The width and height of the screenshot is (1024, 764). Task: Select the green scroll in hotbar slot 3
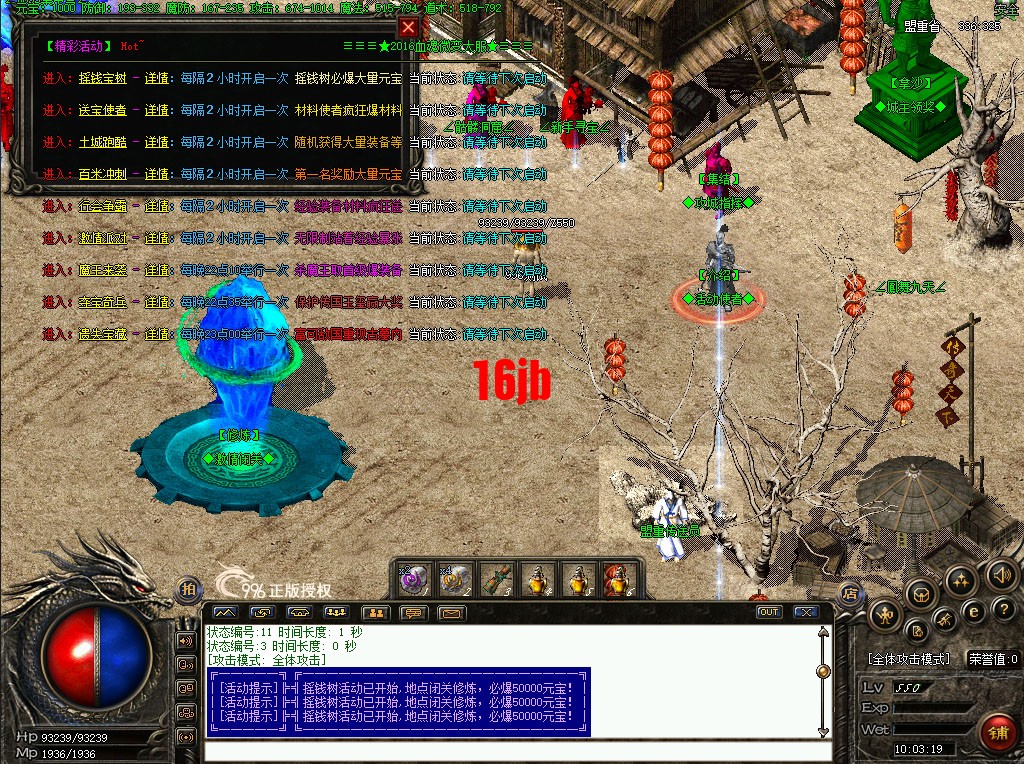(495, 578)
